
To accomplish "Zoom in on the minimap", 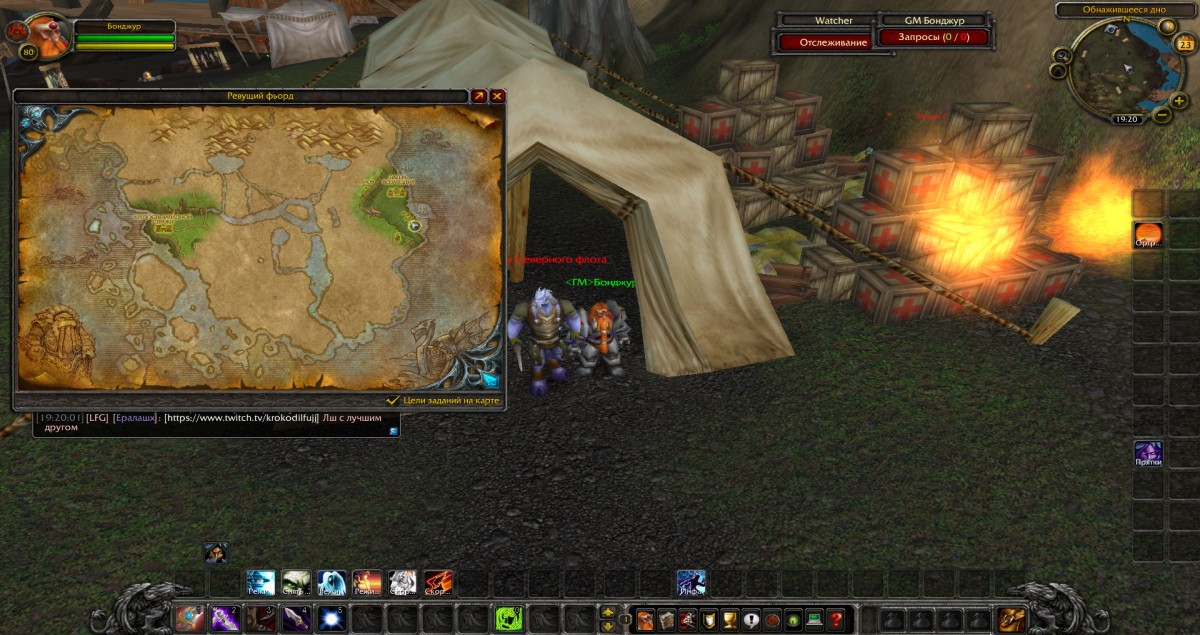I will (1180, 100).
